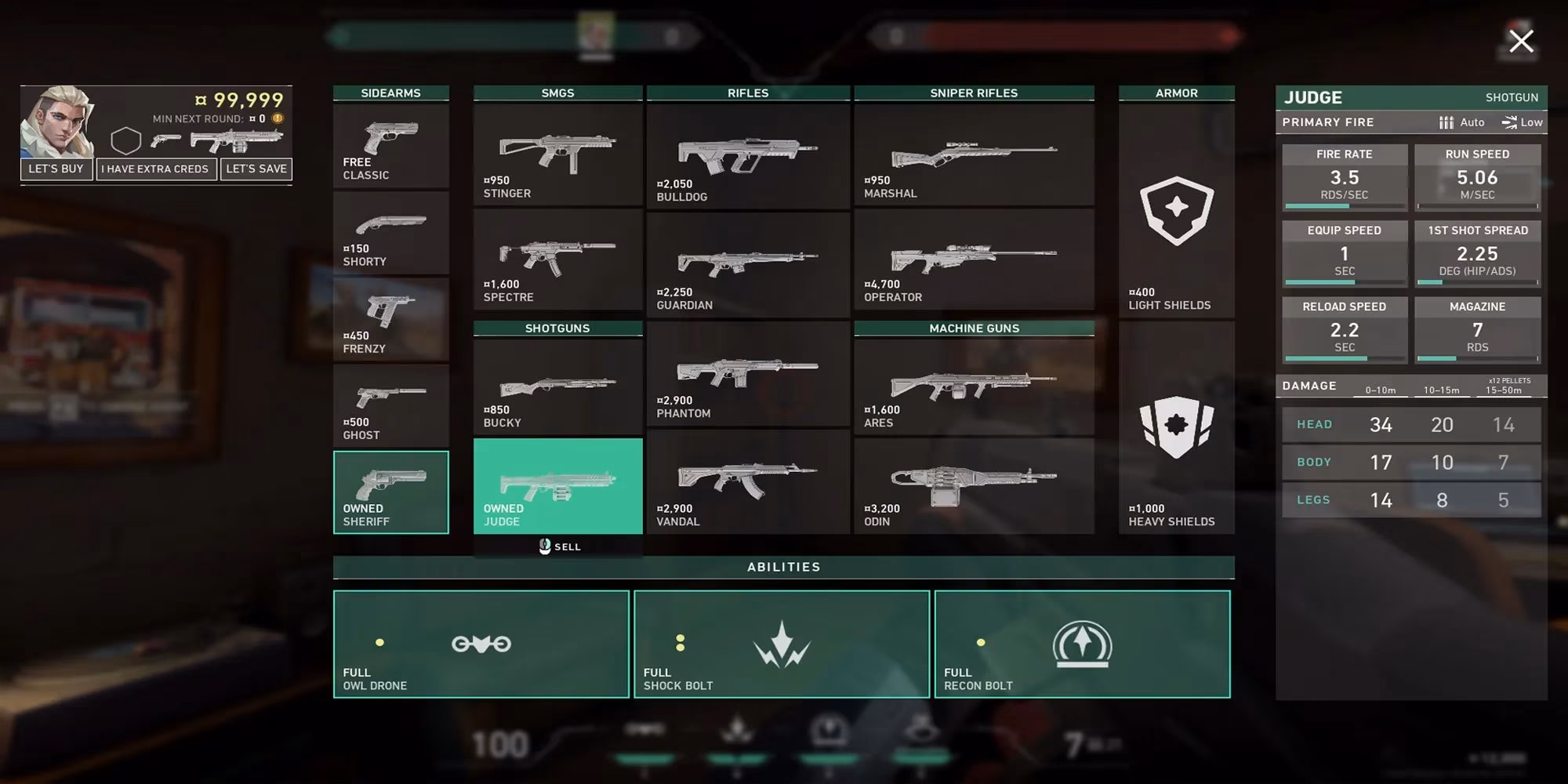Switch to the Sniper Rifles category
Image resolution: width=1568 pixels, height=784 pixels.
[974, 93]
